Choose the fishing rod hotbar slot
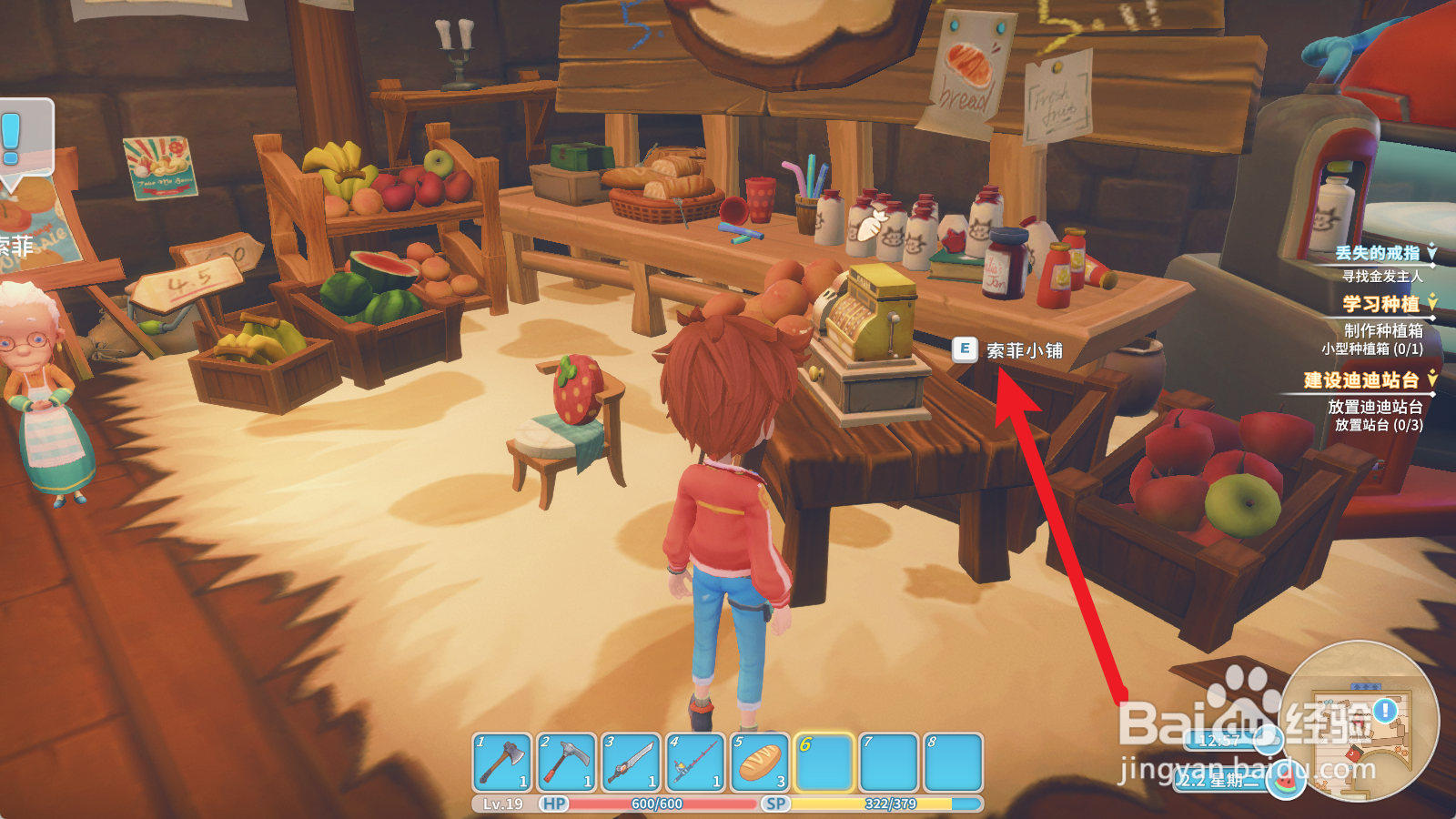The width and height of the screenshot is (1456, 819). point(695,763)
